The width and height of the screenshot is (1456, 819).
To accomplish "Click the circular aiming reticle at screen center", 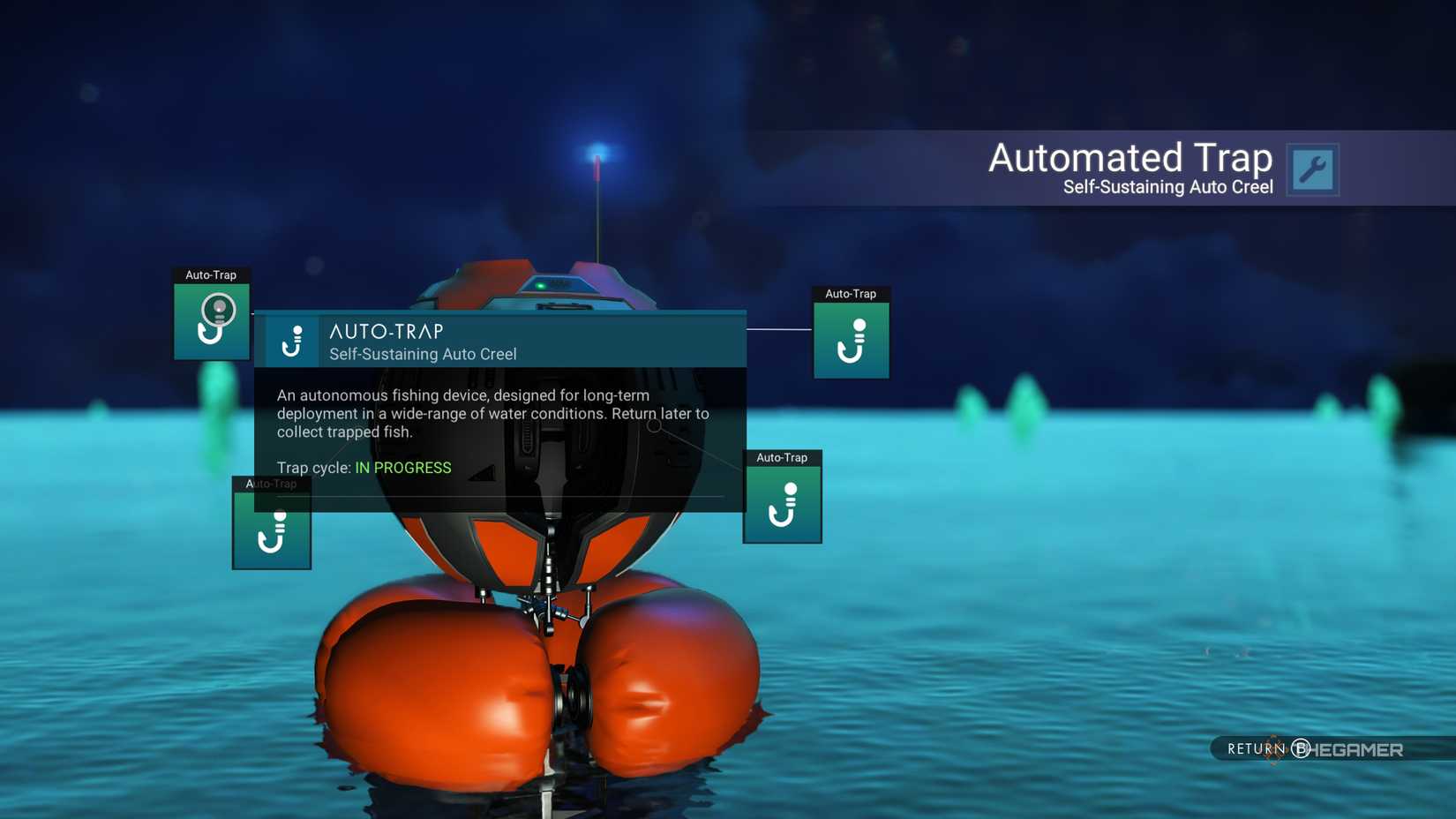I will click(655, 425).
